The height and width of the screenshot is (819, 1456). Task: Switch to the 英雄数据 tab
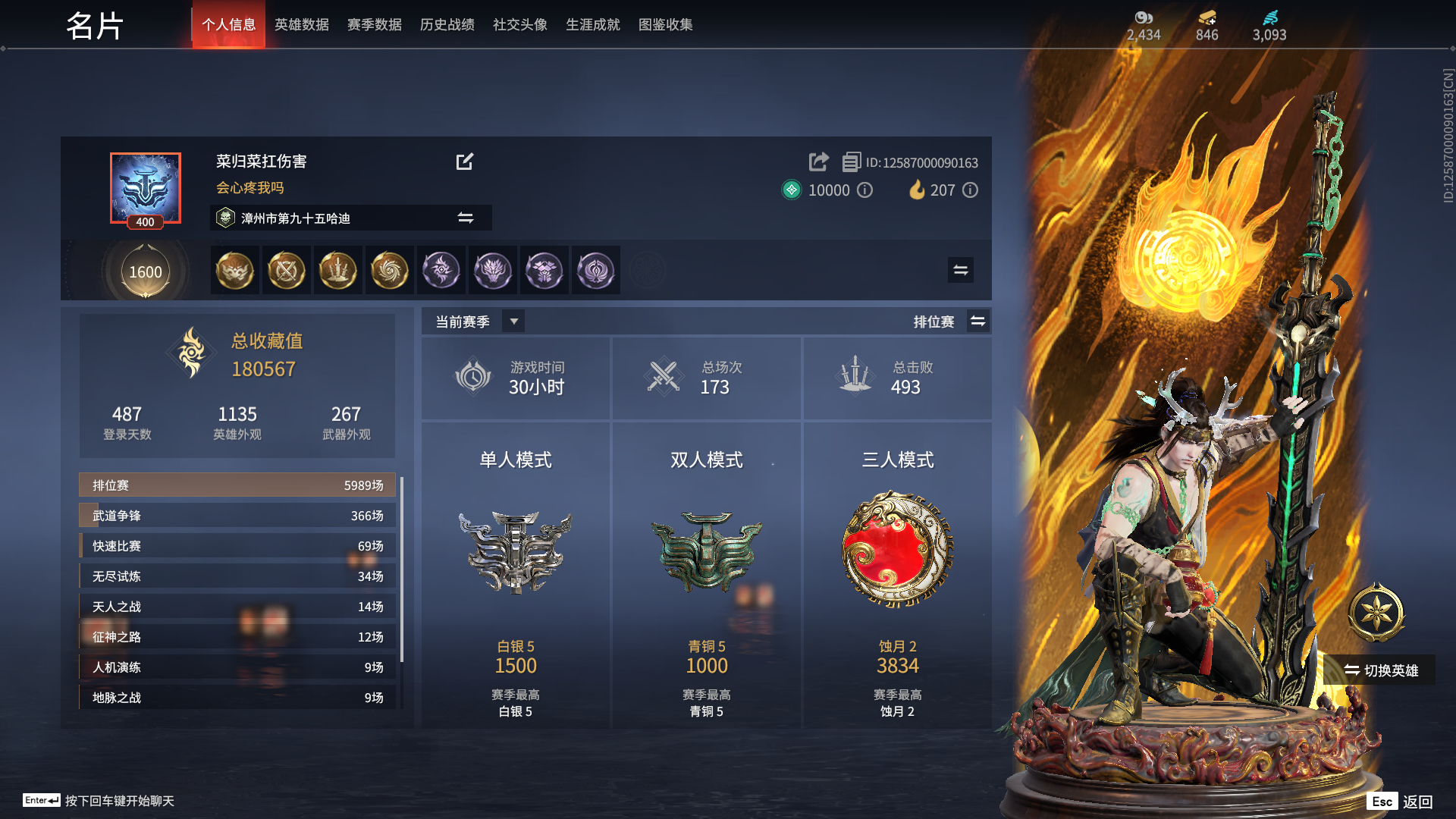point(301,24)
